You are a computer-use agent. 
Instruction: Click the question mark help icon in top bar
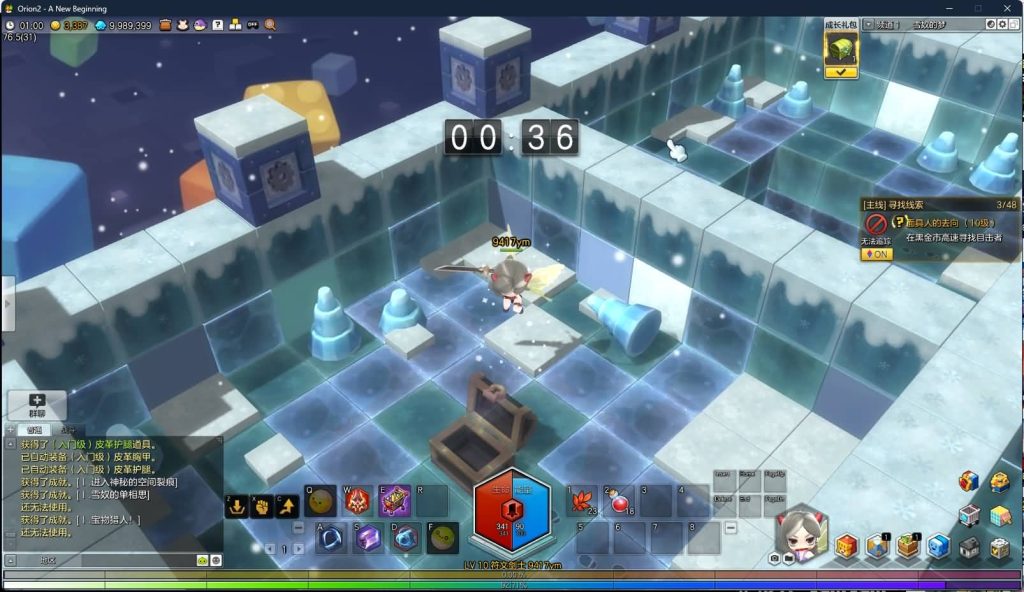click(x=217, y=24)
